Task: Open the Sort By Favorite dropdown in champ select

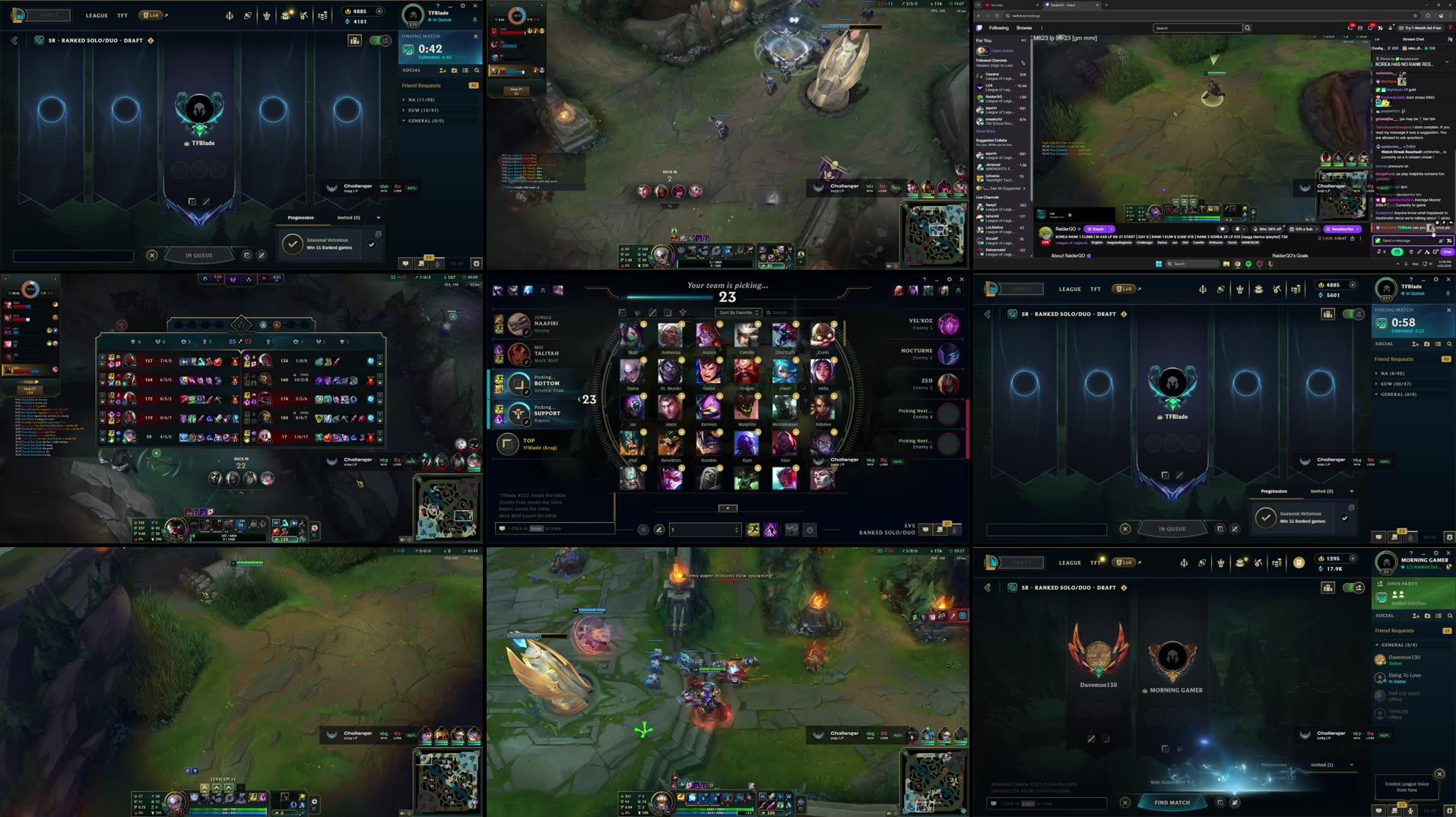Action: tap(736, 312)
